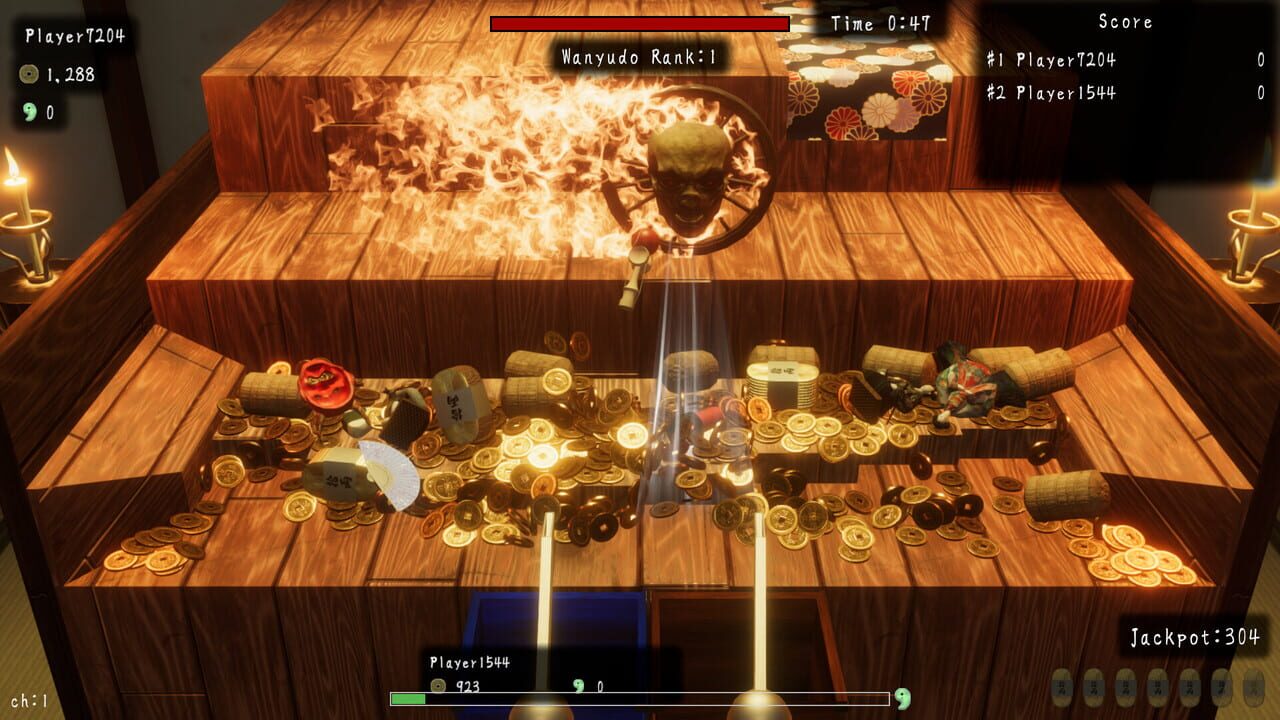Click the ch:1 channel indicator
The image size is (1280, 720).
point(30,701)
